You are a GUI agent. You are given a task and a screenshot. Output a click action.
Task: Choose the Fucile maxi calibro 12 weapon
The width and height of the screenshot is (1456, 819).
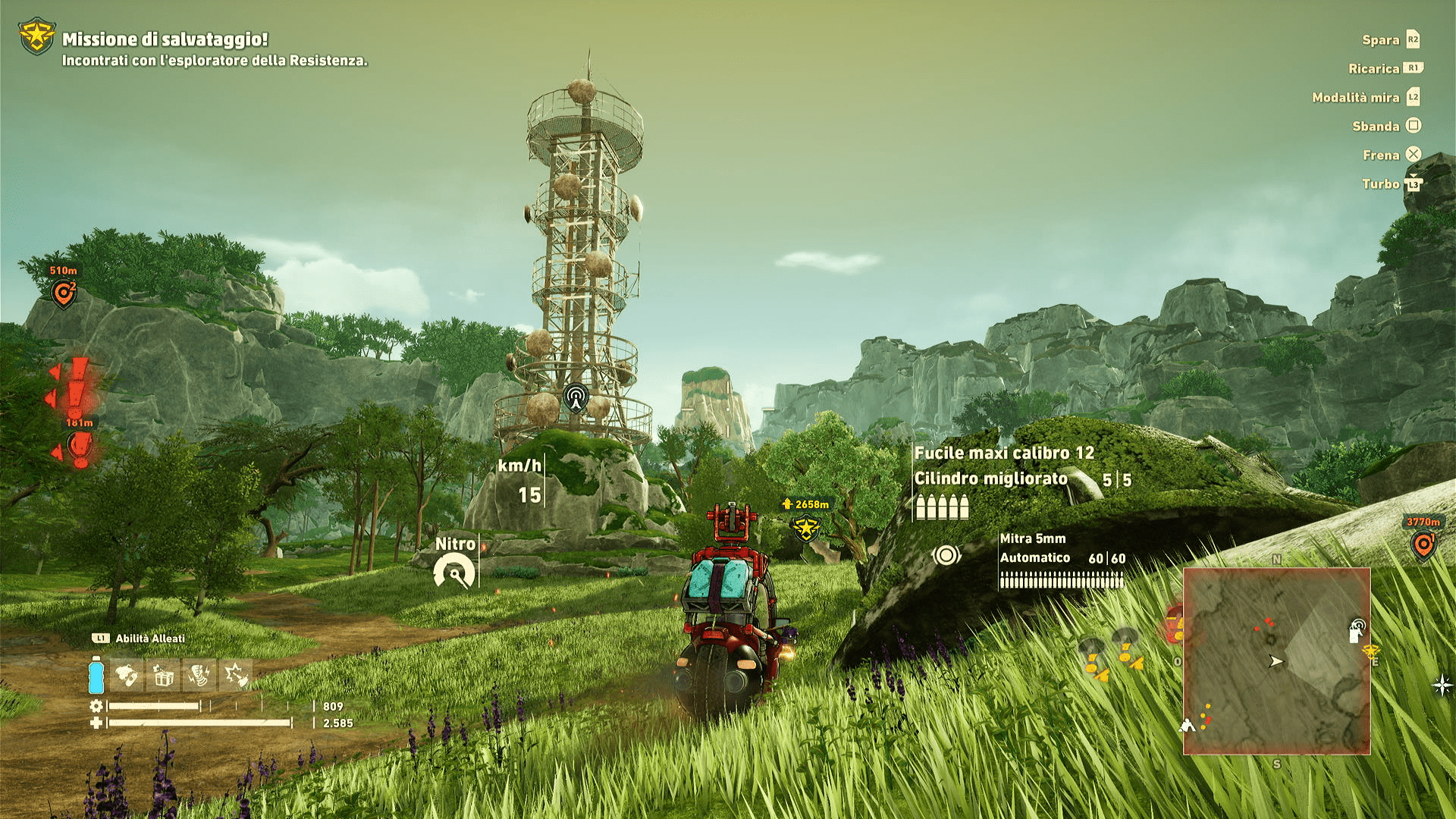(x=1003, y=453)
